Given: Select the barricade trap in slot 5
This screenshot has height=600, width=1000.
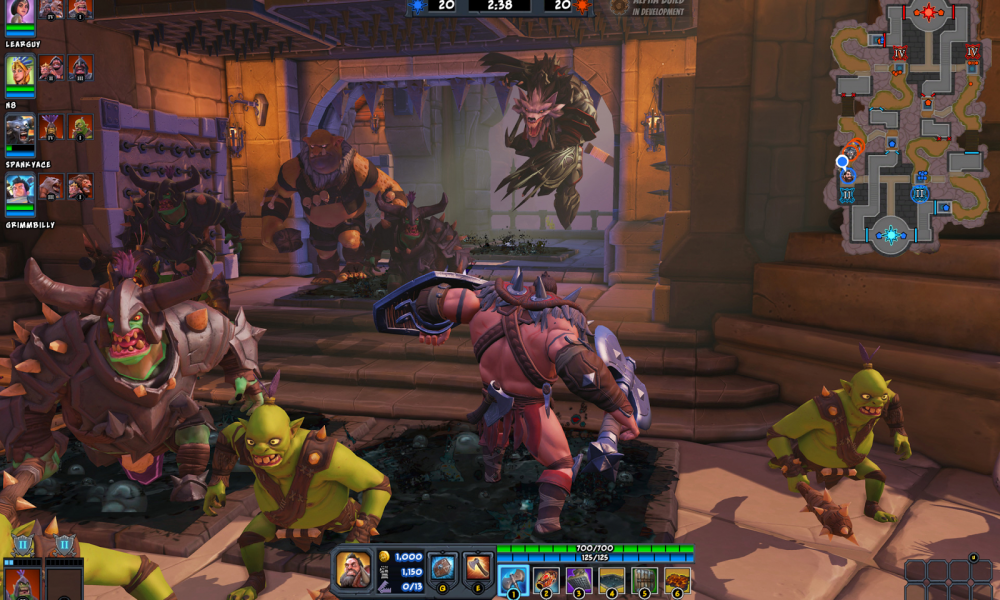Looking at the screenshot, I should 645,580.
